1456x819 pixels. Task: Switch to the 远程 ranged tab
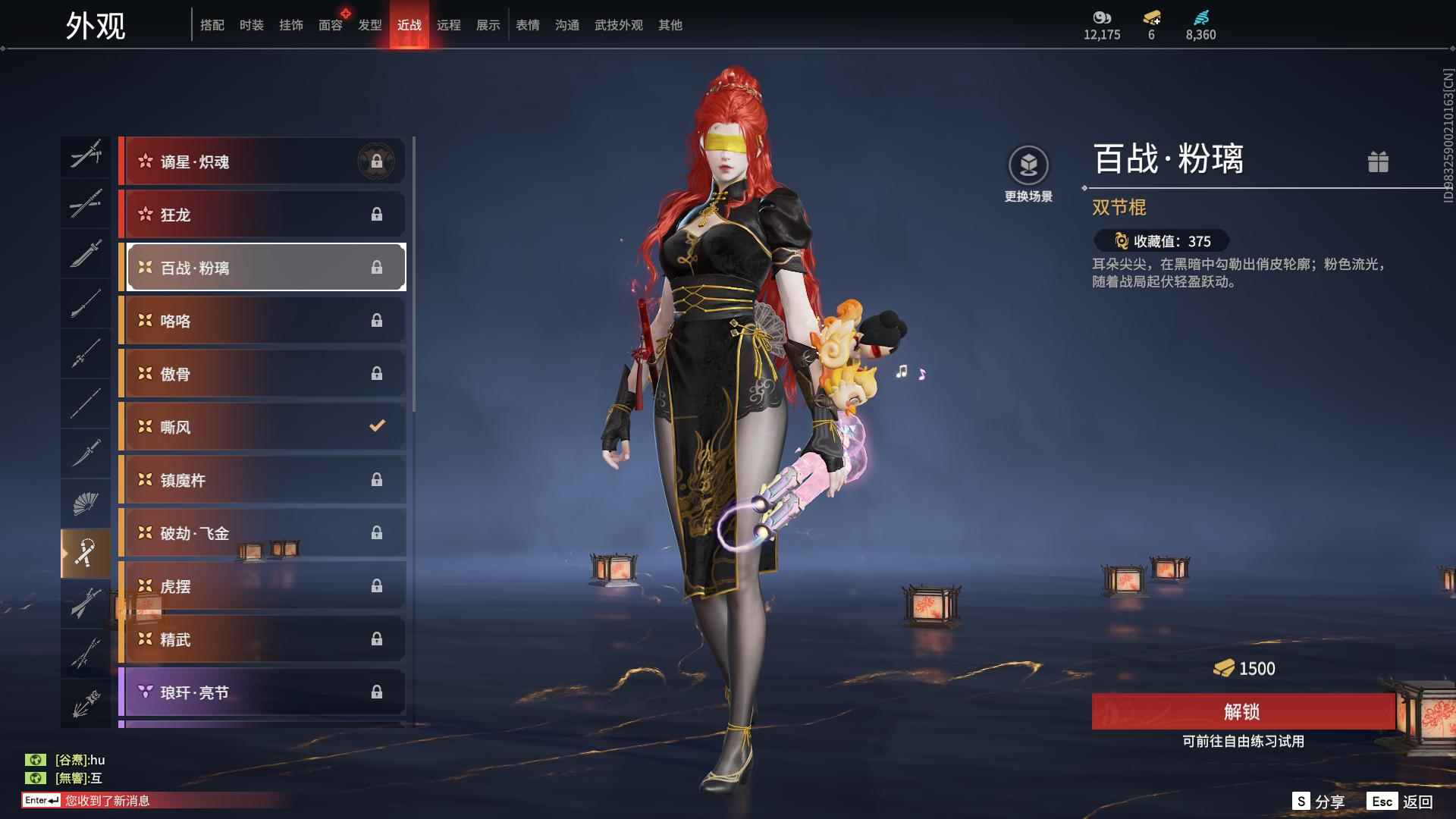coord(448,25)
